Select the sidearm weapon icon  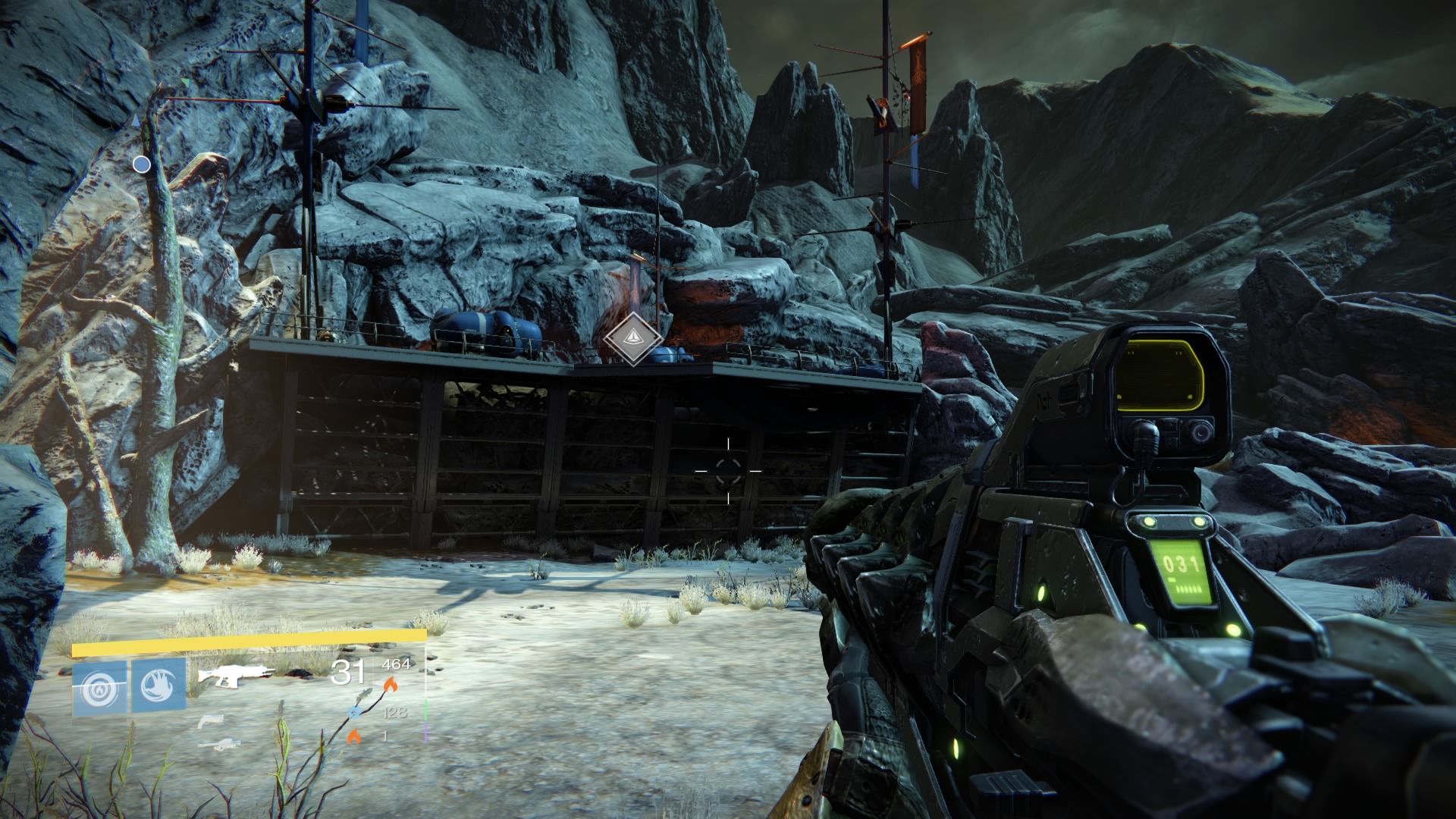tap(213, 721)
